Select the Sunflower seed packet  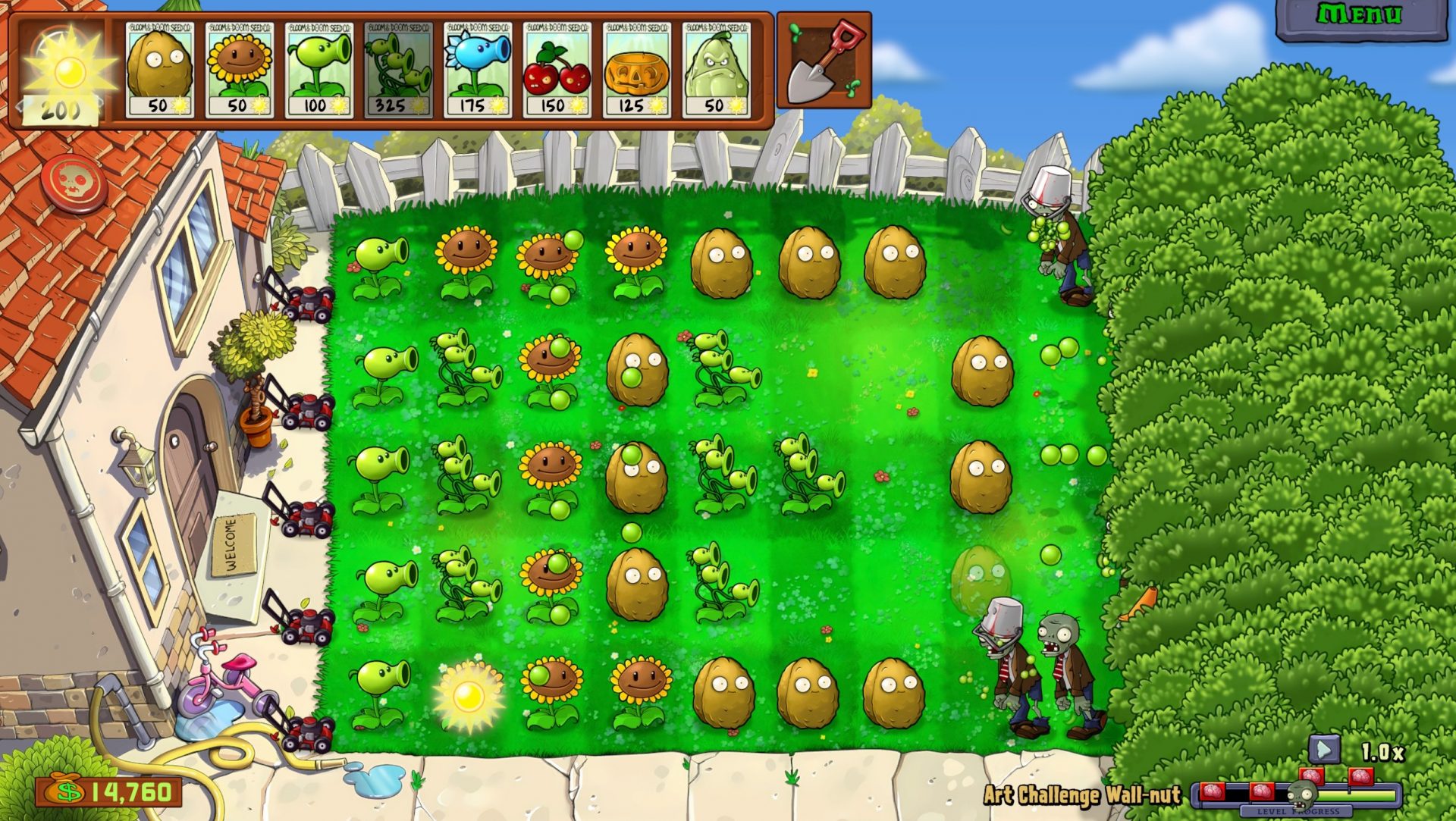tap(239, 68)
